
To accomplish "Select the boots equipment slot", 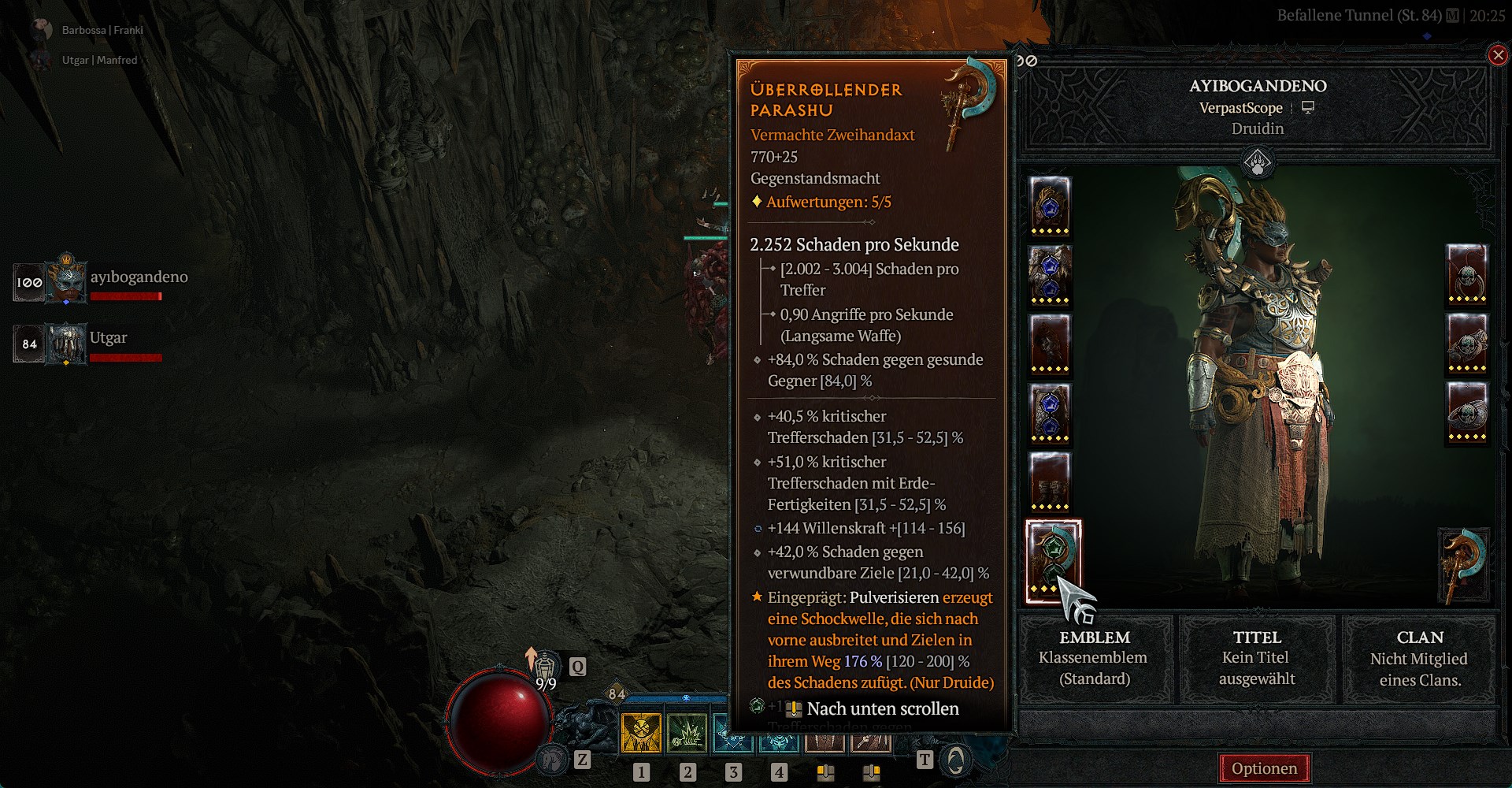I will tap(1051, 481).
